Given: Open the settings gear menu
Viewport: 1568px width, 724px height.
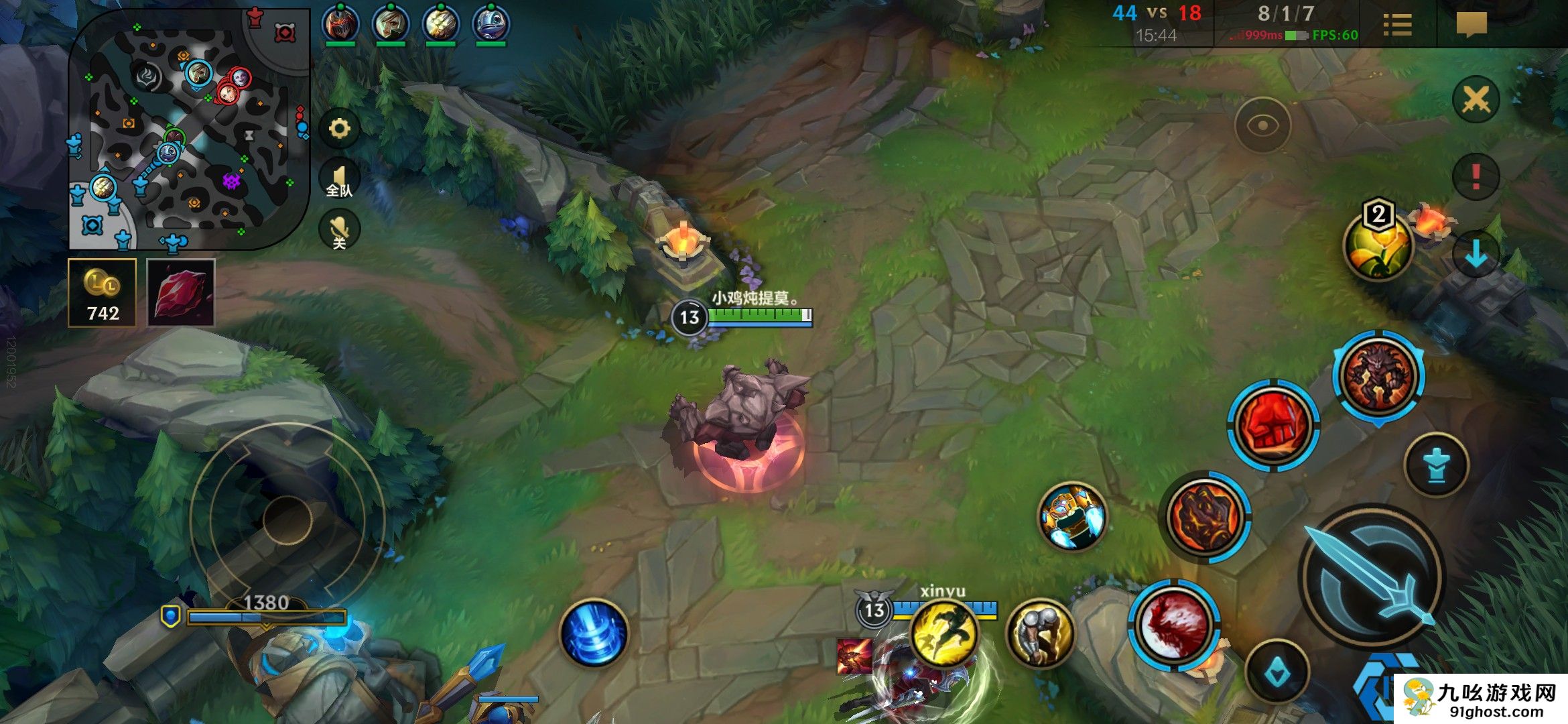Looking at the screenshot, I should 339,128.
